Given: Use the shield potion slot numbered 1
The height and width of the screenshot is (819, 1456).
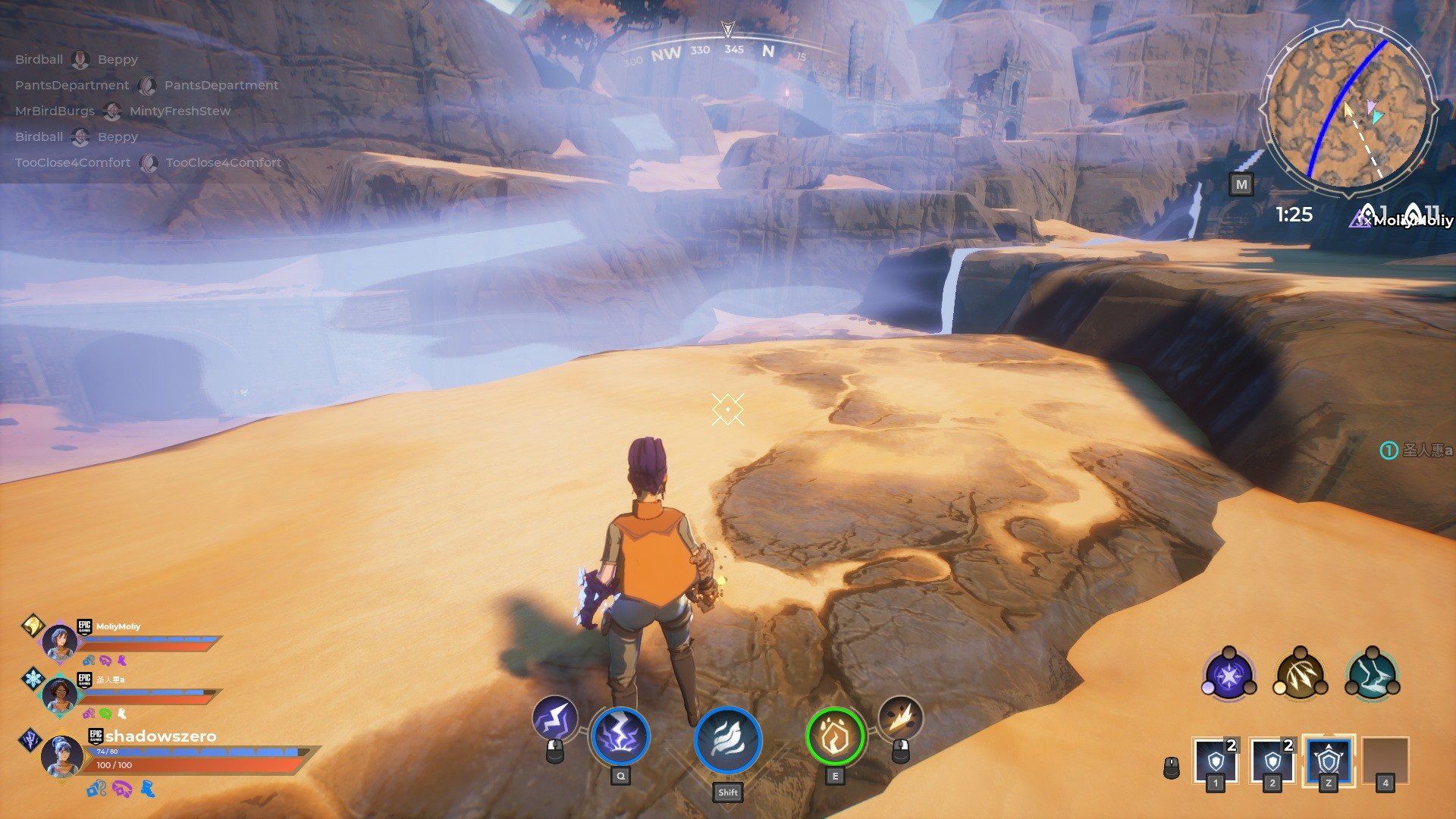Looking at the screenshot, I should click(1216, 759).
